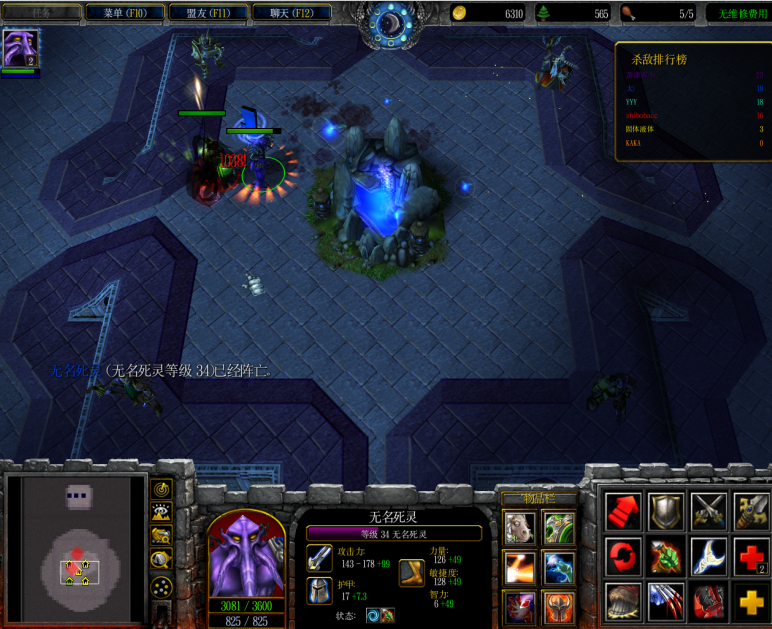
Task: Select the purple hero icon at top-left
Action: [x=19, y=48]
